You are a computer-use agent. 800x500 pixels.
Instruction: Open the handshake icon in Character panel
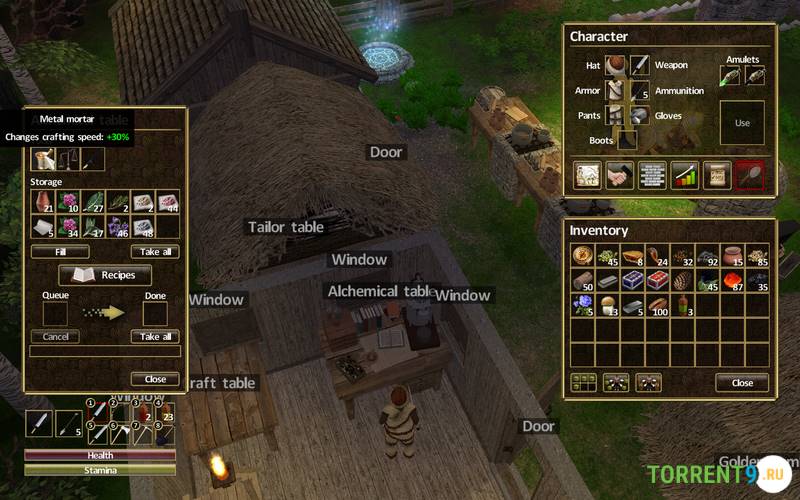(x=619, y=175)
